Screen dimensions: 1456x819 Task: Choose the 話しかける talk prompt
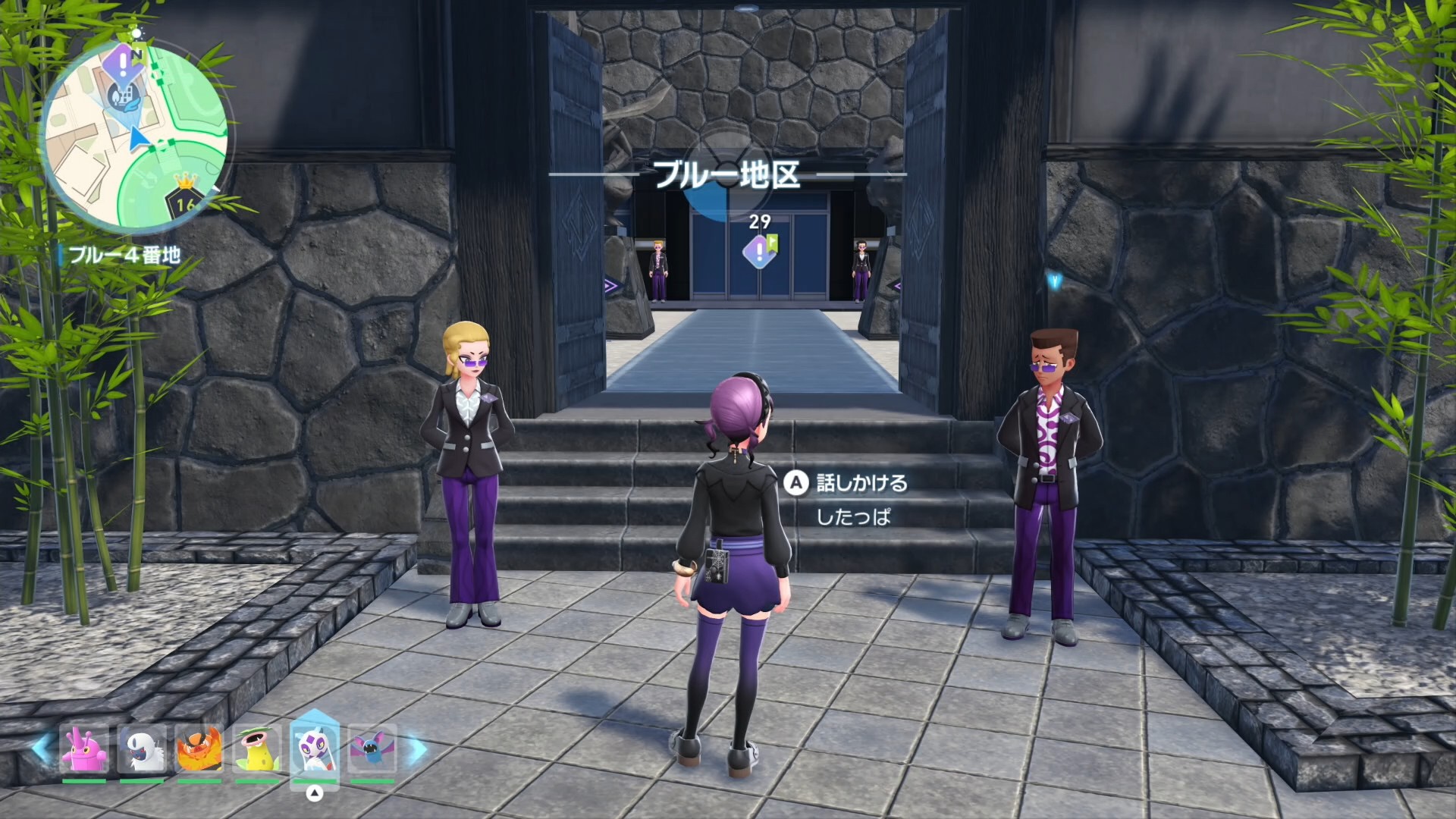pyautogui.click(x=847, y=483)
